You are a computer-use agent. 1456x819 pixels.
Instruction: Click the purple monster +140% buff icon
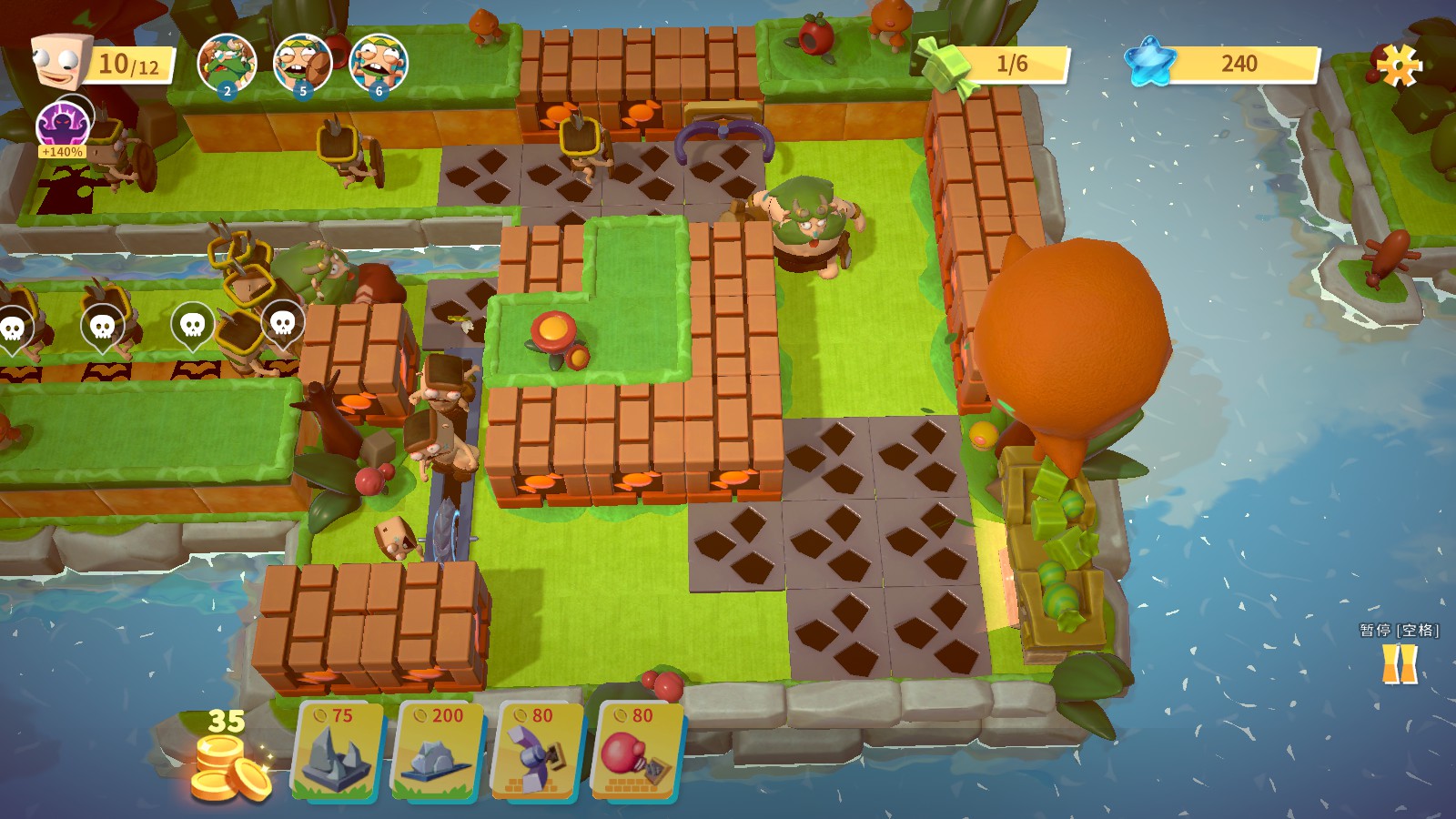(63, 126)
